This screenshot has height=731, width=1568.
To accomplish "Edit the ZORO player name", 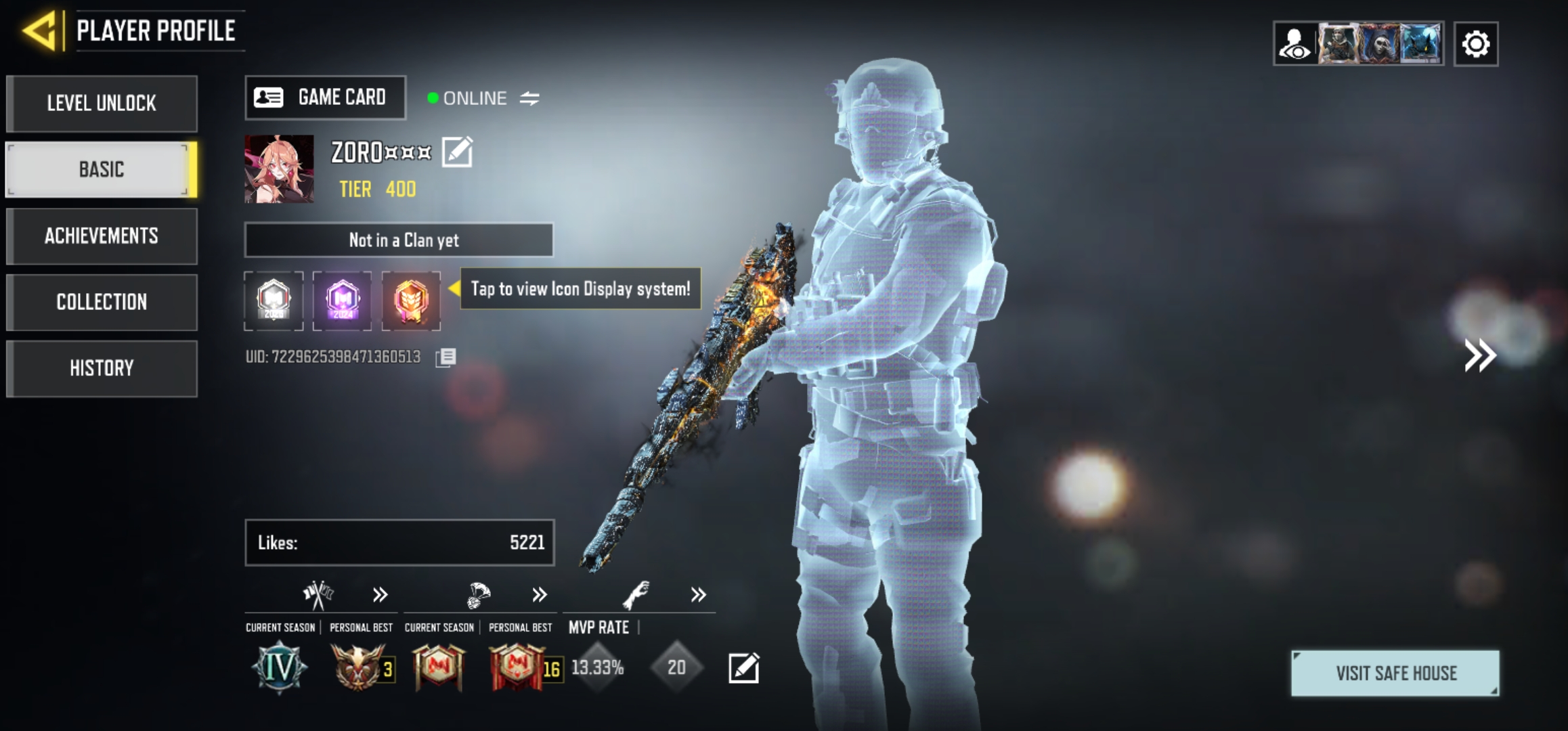I will [x=457, y=152].
